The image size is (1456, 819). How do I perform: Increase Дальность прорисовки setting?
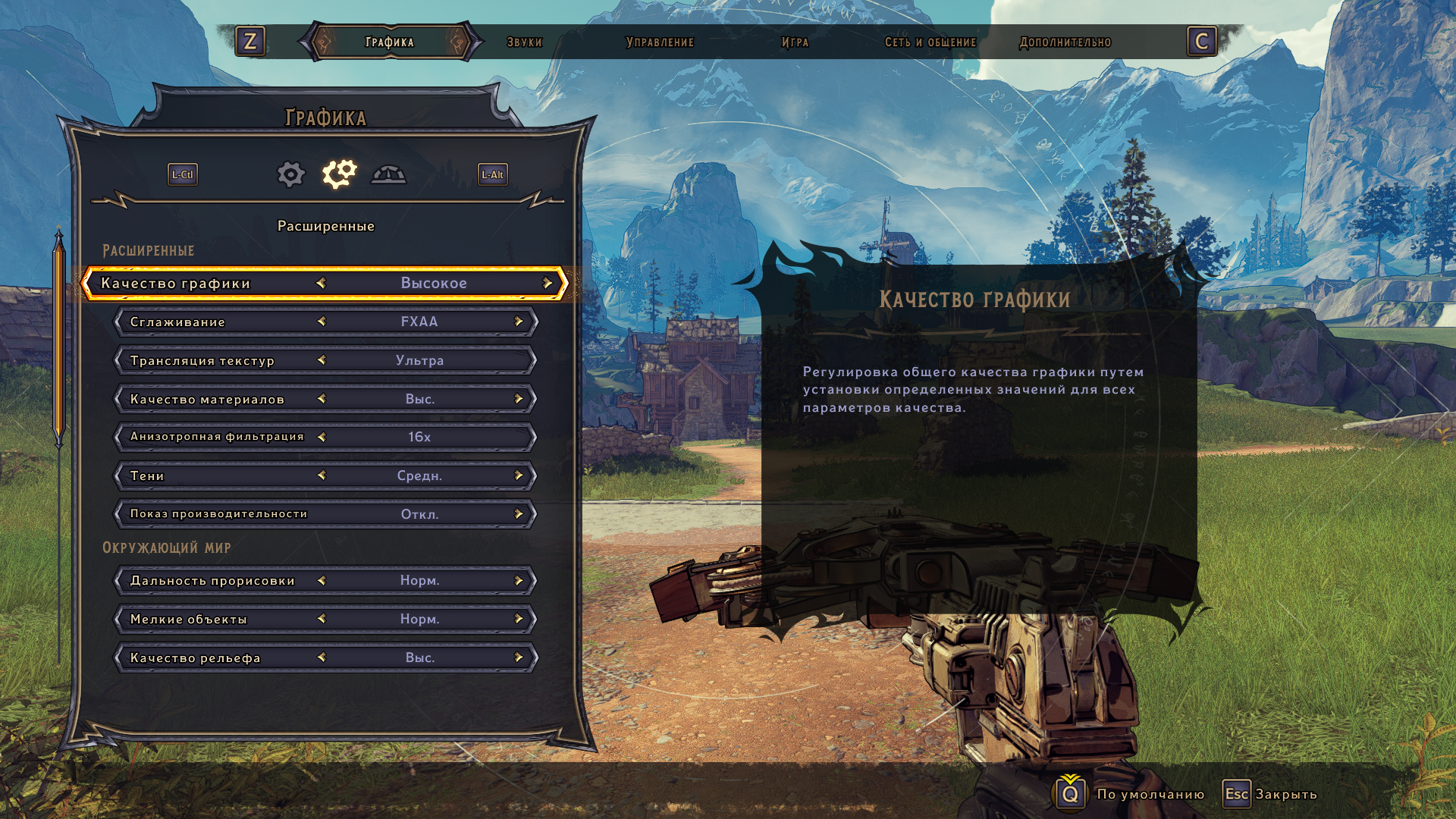pos(519,581)
